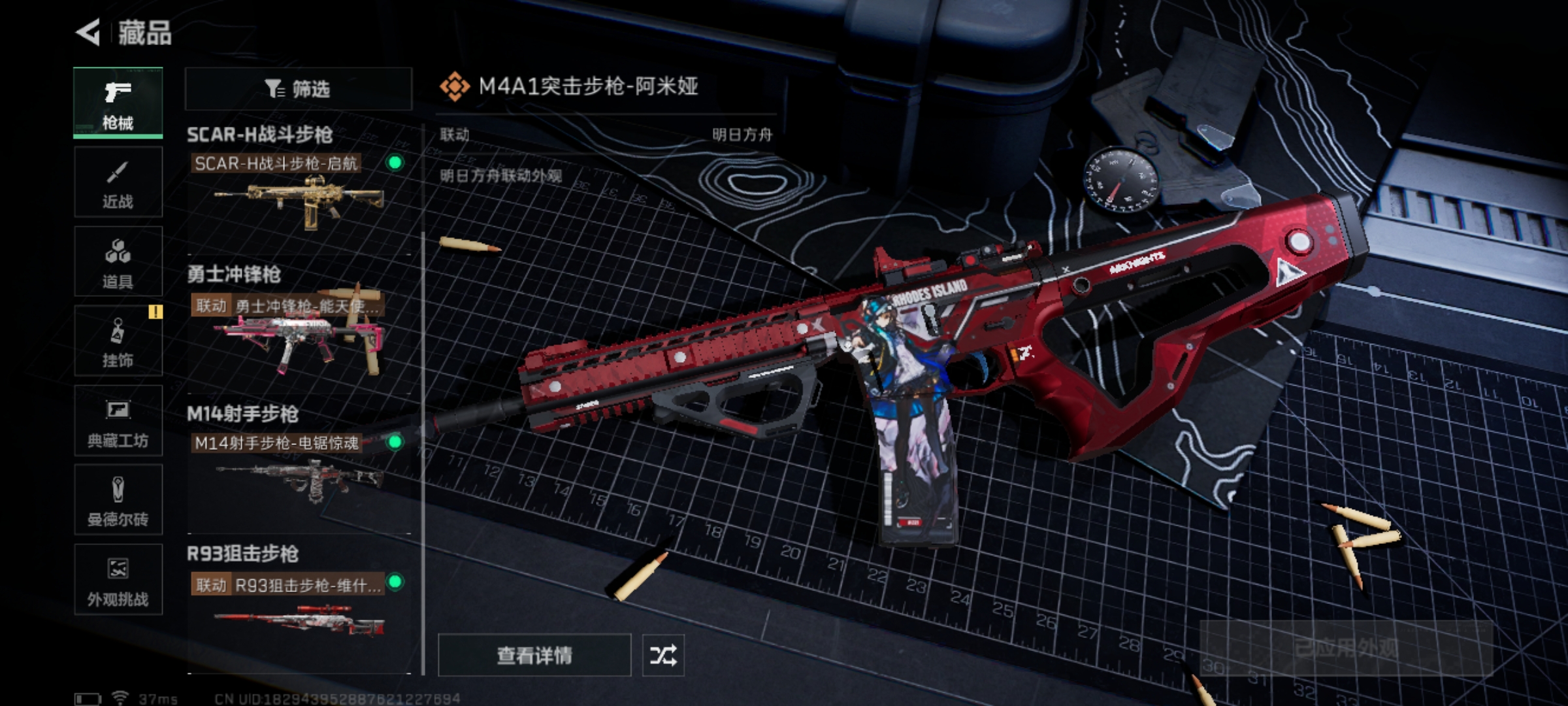Switch to the 枪械 firearms tab

118,103
